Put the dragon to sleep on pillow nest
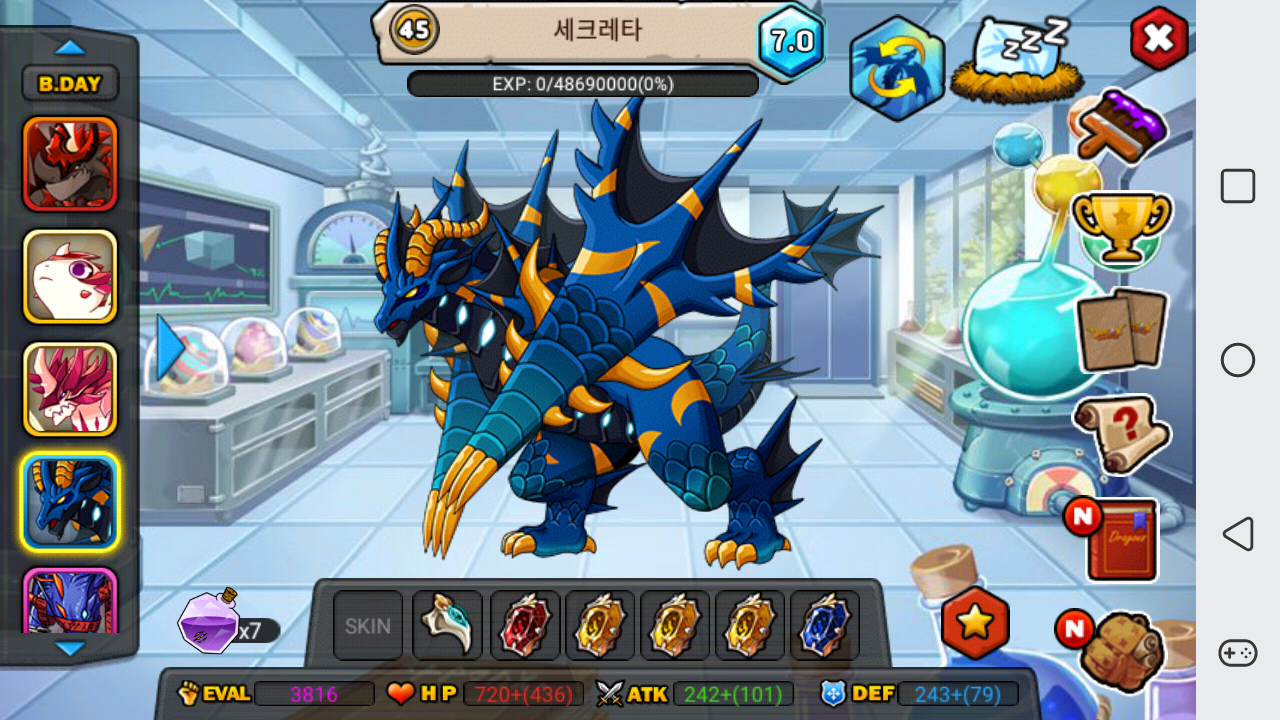The height and width of the screenshot is (720, 1280). pos(1010,60)
